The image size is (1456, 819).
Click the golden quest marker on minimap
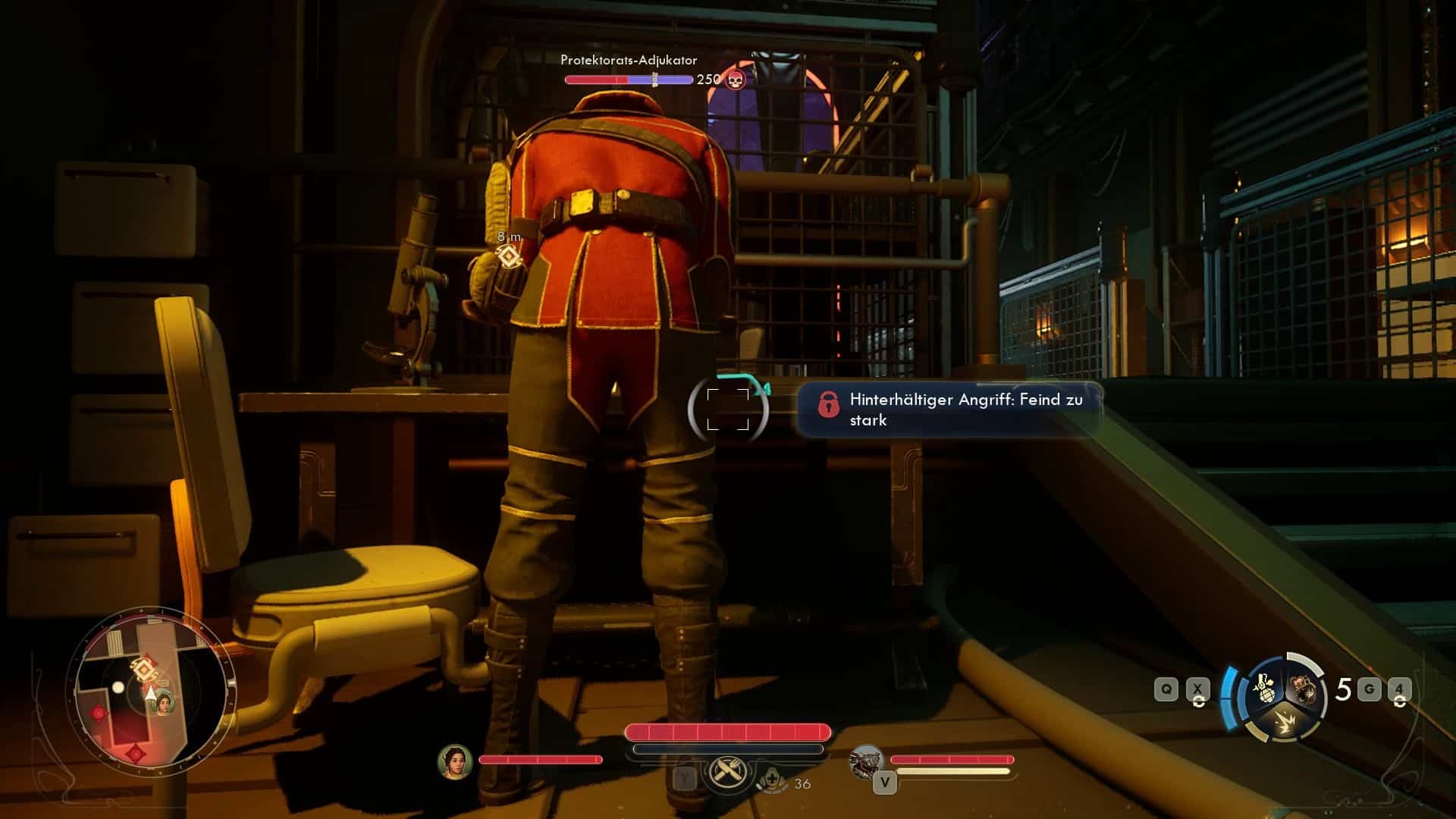144,670
